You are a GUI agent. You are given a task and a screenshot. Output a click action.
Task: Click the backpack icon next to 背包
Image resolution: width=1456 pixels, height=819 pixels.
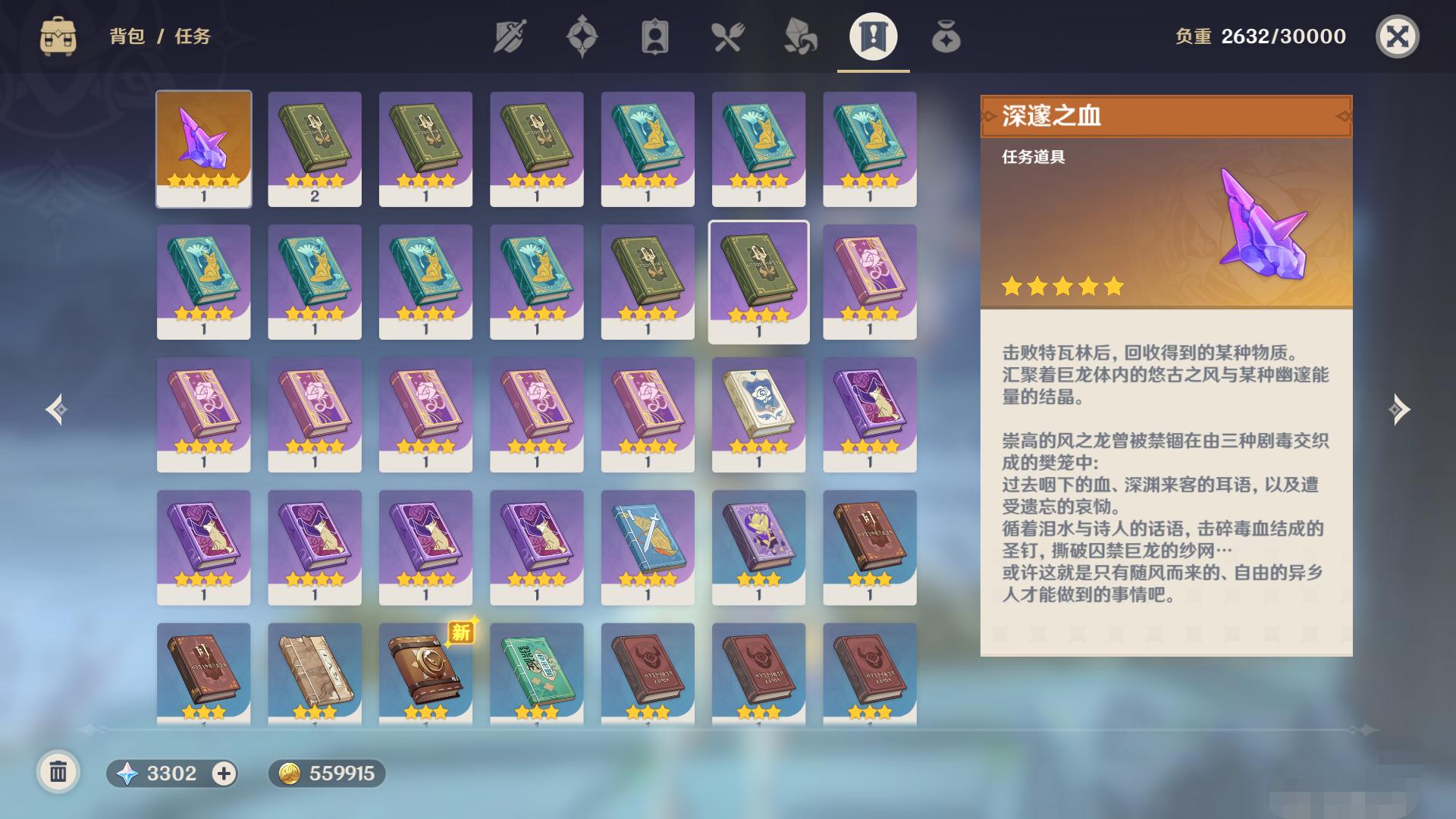click(x=61, y=33)
